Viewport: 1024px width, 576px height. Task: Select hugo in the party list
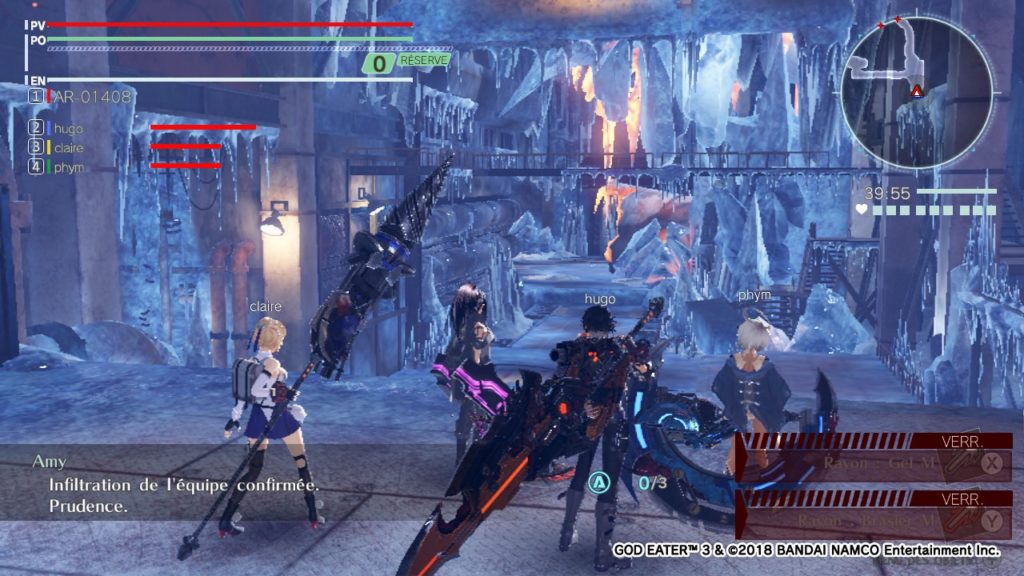click(68, 128)
